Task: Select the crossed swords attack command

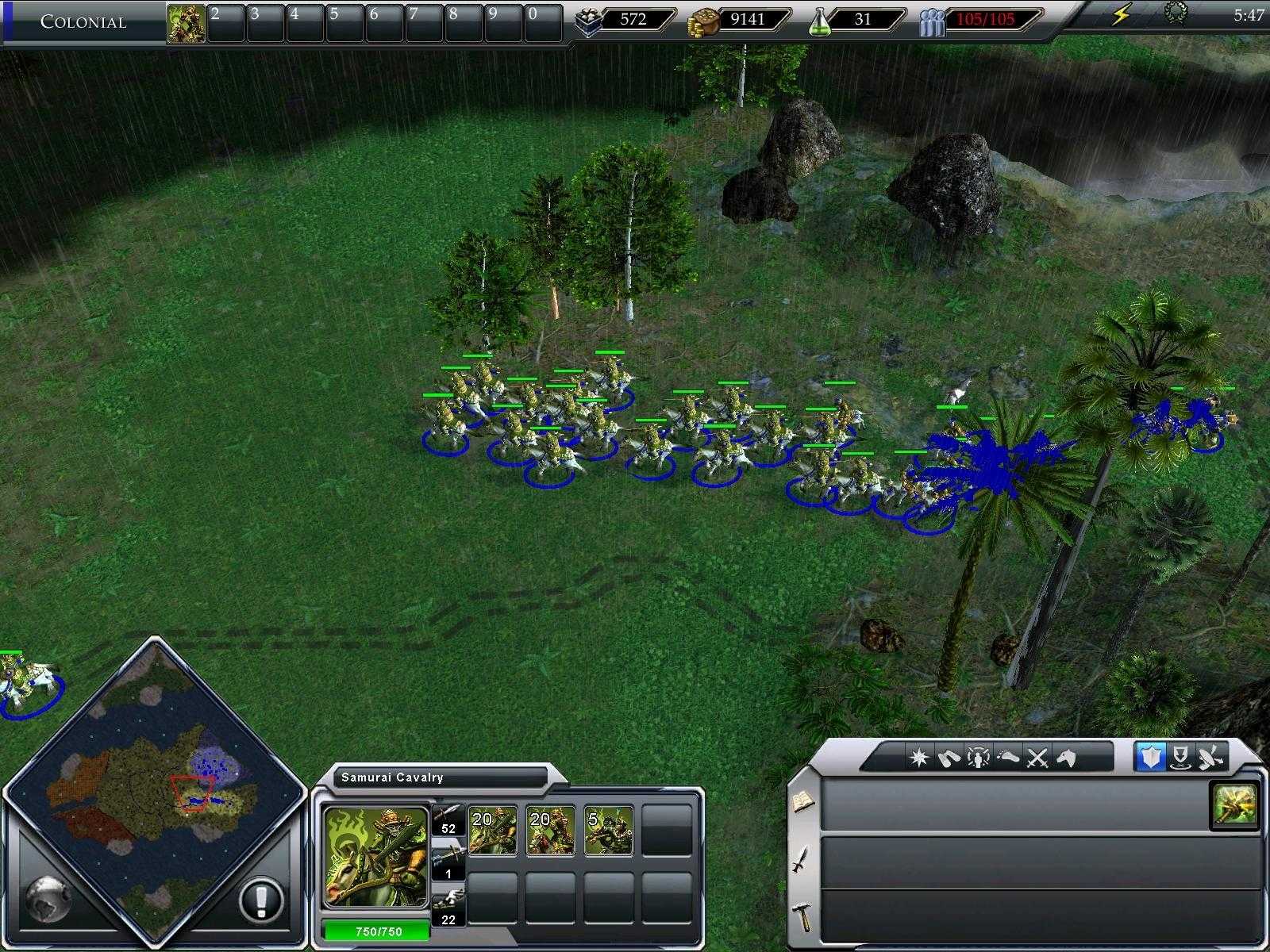Action: (x=1035, y=759)
